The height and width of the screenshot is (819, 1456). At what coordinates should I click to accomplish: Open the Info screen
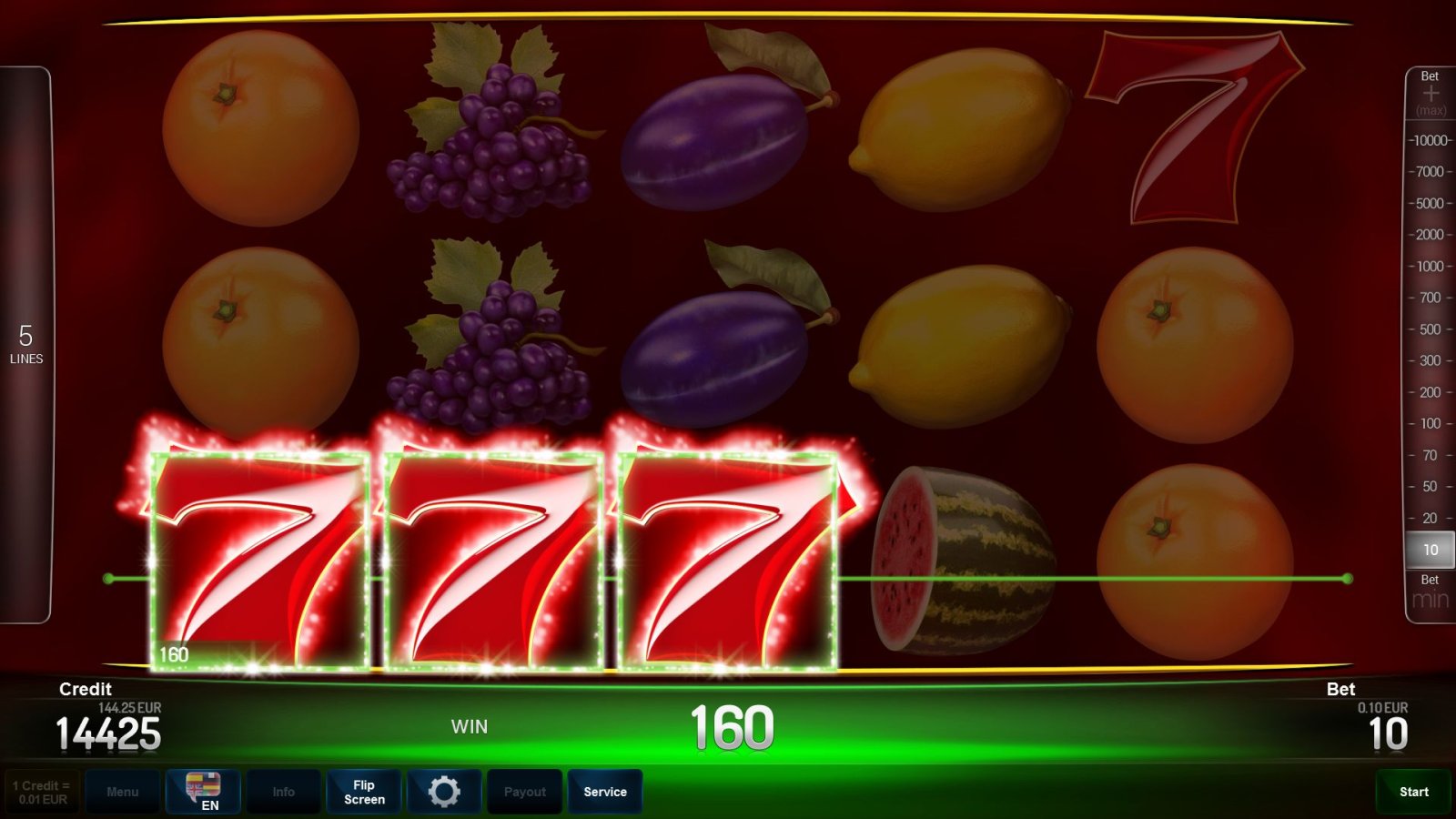[283, 791]
